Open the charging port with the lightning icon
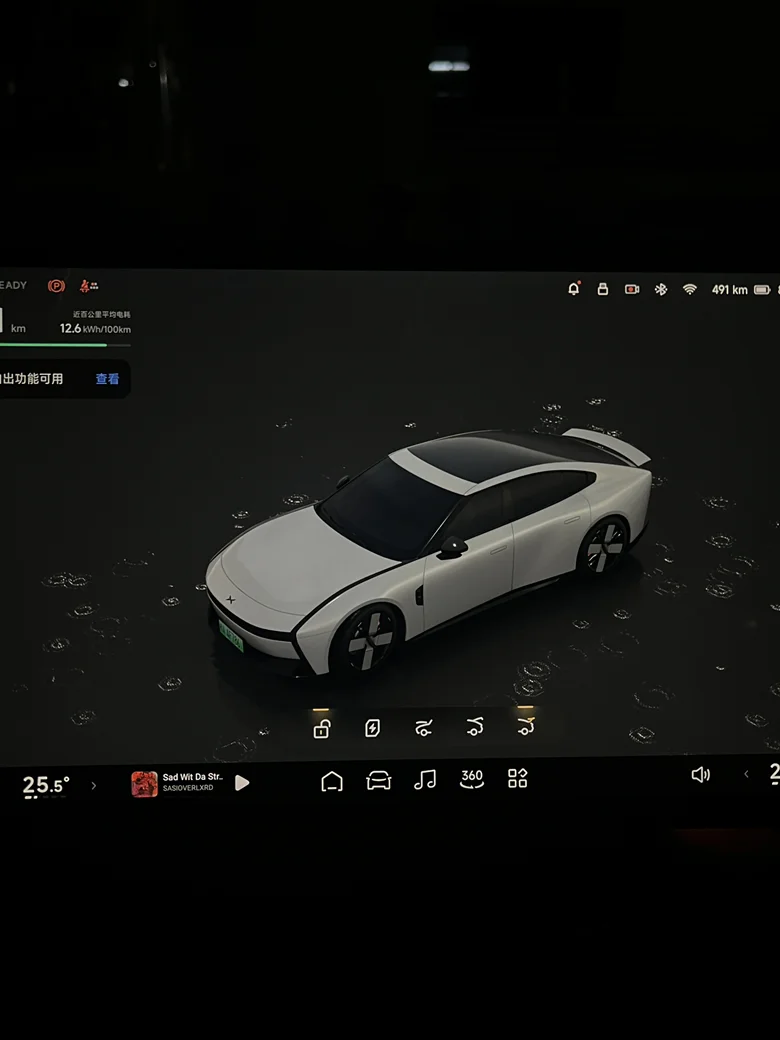Image resolution: width=780 pixels, height=1040 pixels. (x=372, y=728)
